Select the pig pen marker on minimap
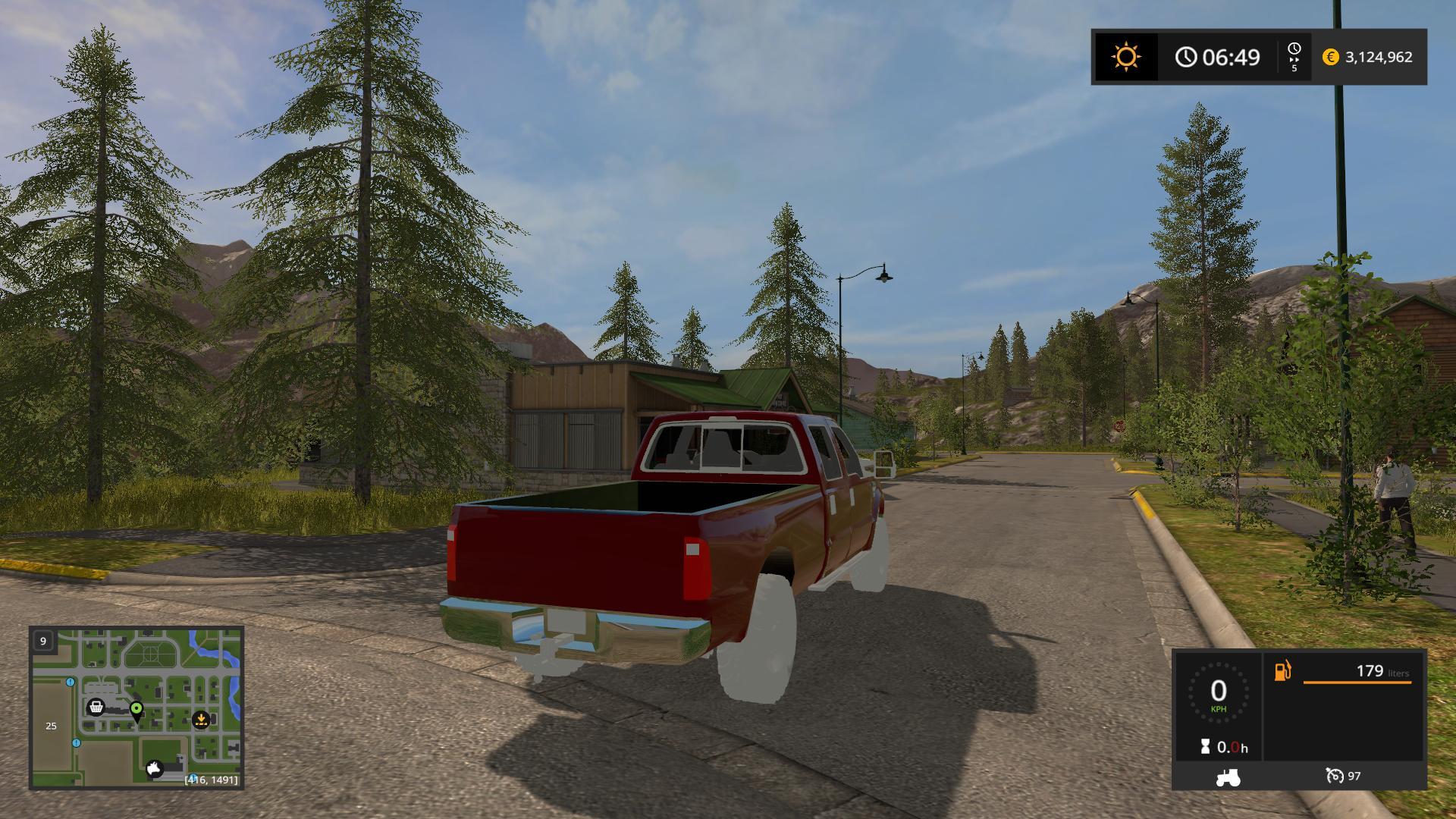This screenshot has height=819, width=1456. pos(155,769)
